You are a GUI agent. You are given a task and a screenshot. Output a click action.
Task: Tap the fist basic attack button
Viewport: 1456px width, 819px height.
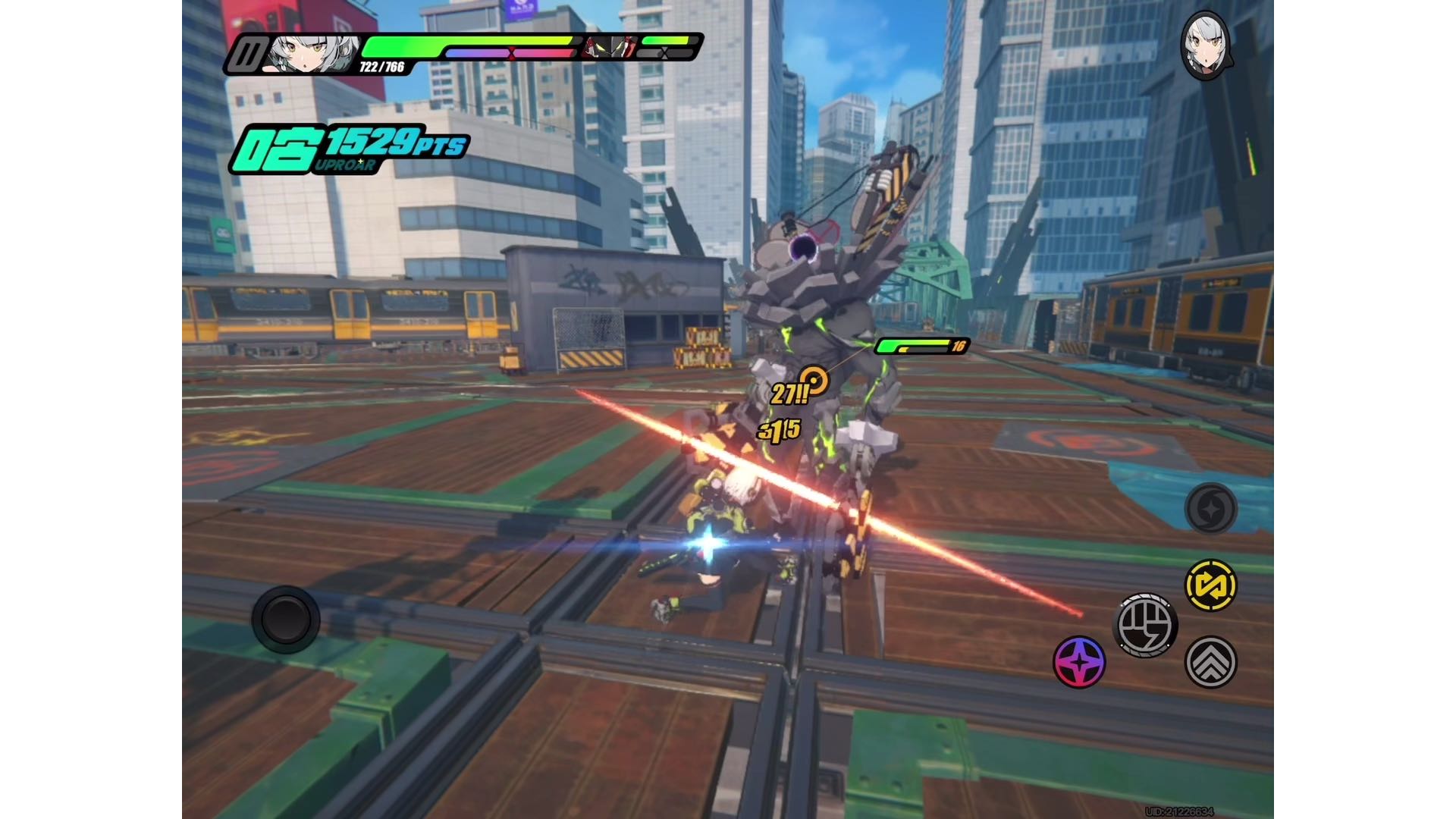pos(1145,625)
